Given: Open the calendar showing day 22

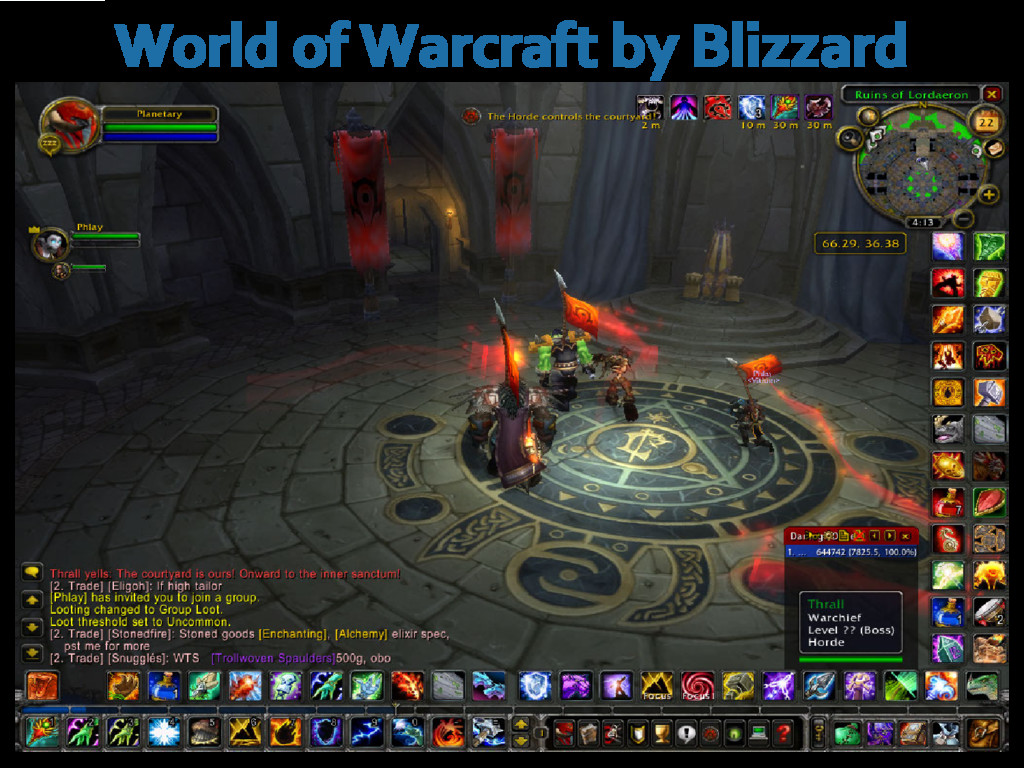Looking at the screenshot, I should [985, 122].
